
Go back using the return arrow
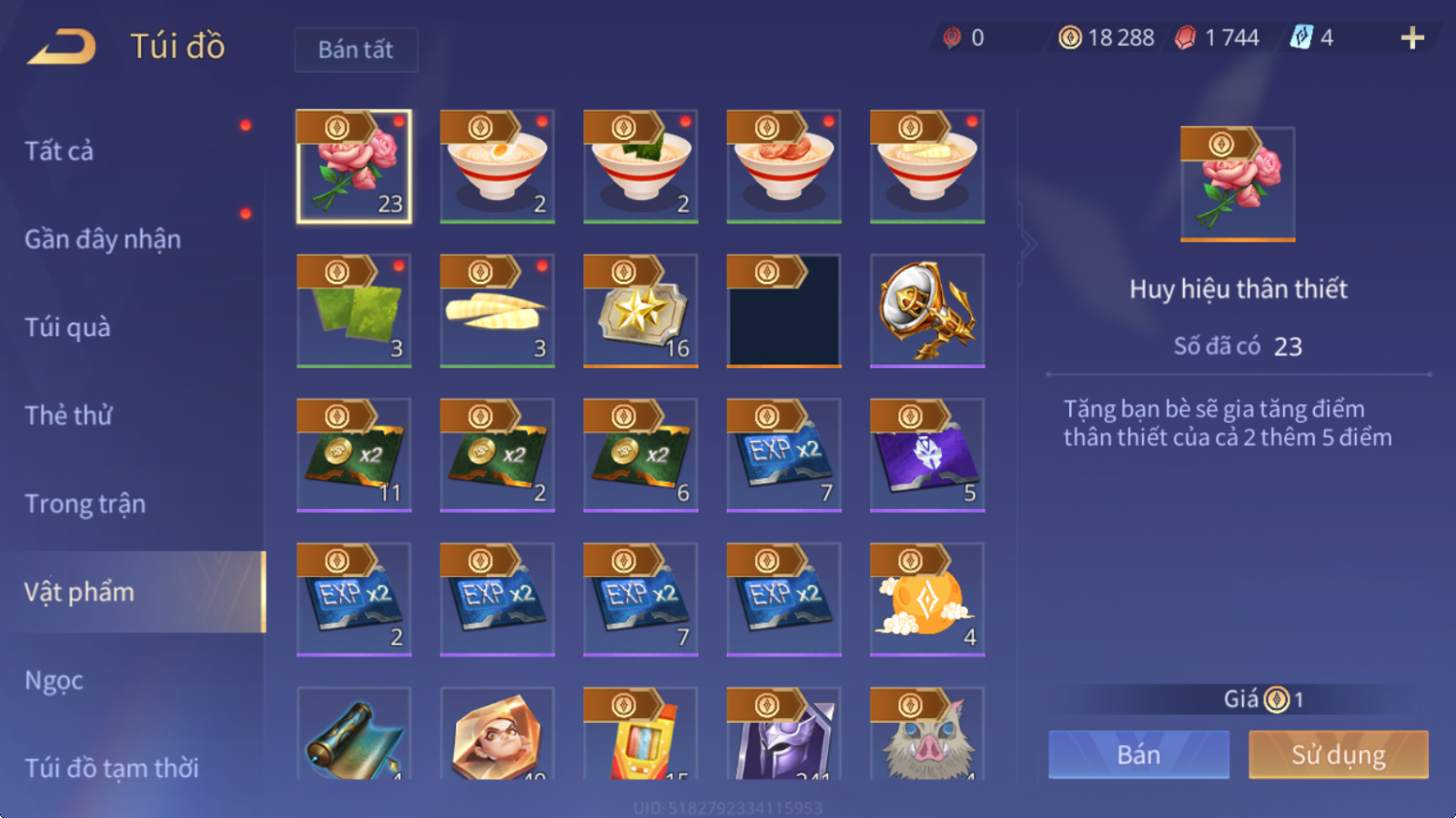click(x=61, y=46)
